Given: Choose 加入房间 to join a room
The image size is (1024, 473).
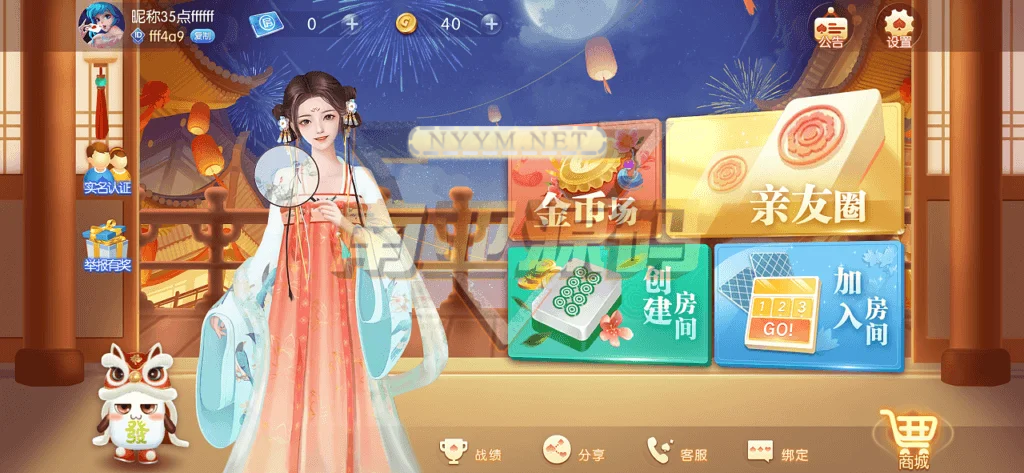Looking at the screenshot, I should click(808, 305).
